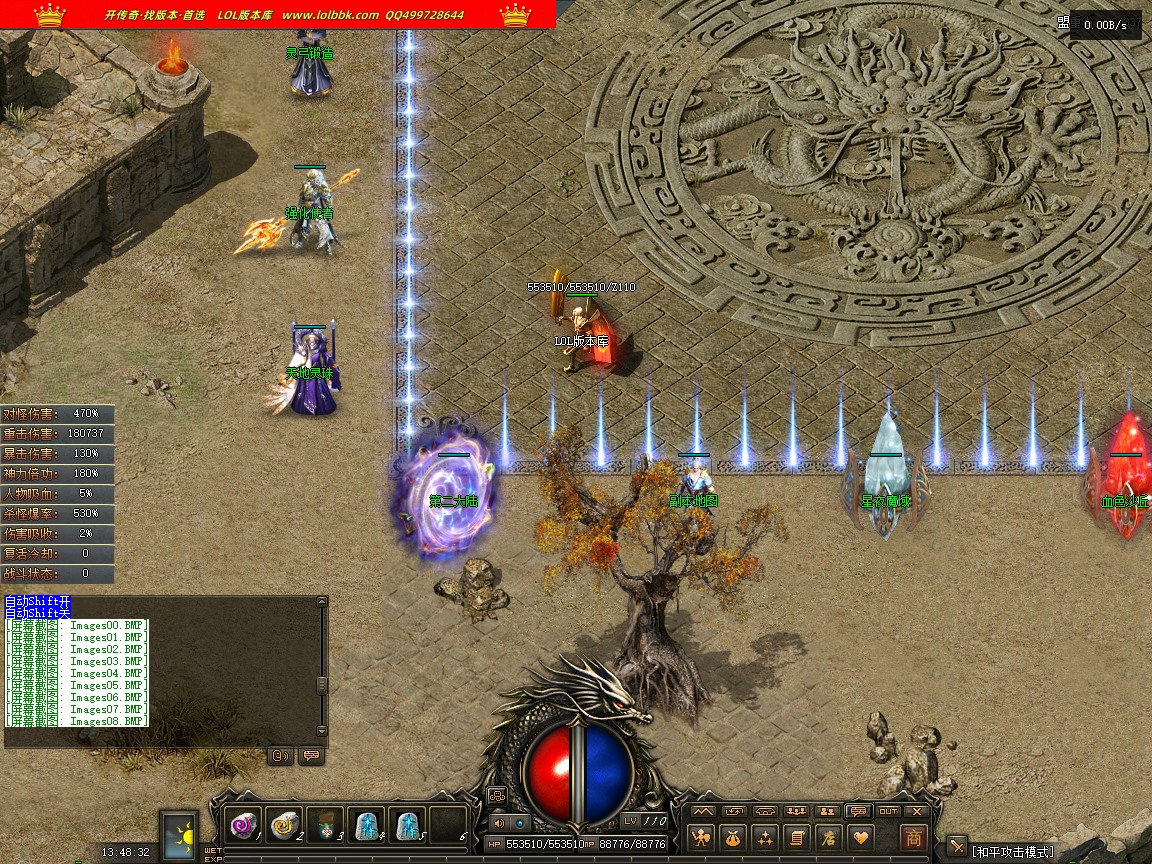
Task: Click the chat bubble button below the chat log
Action: click(311, 756)
